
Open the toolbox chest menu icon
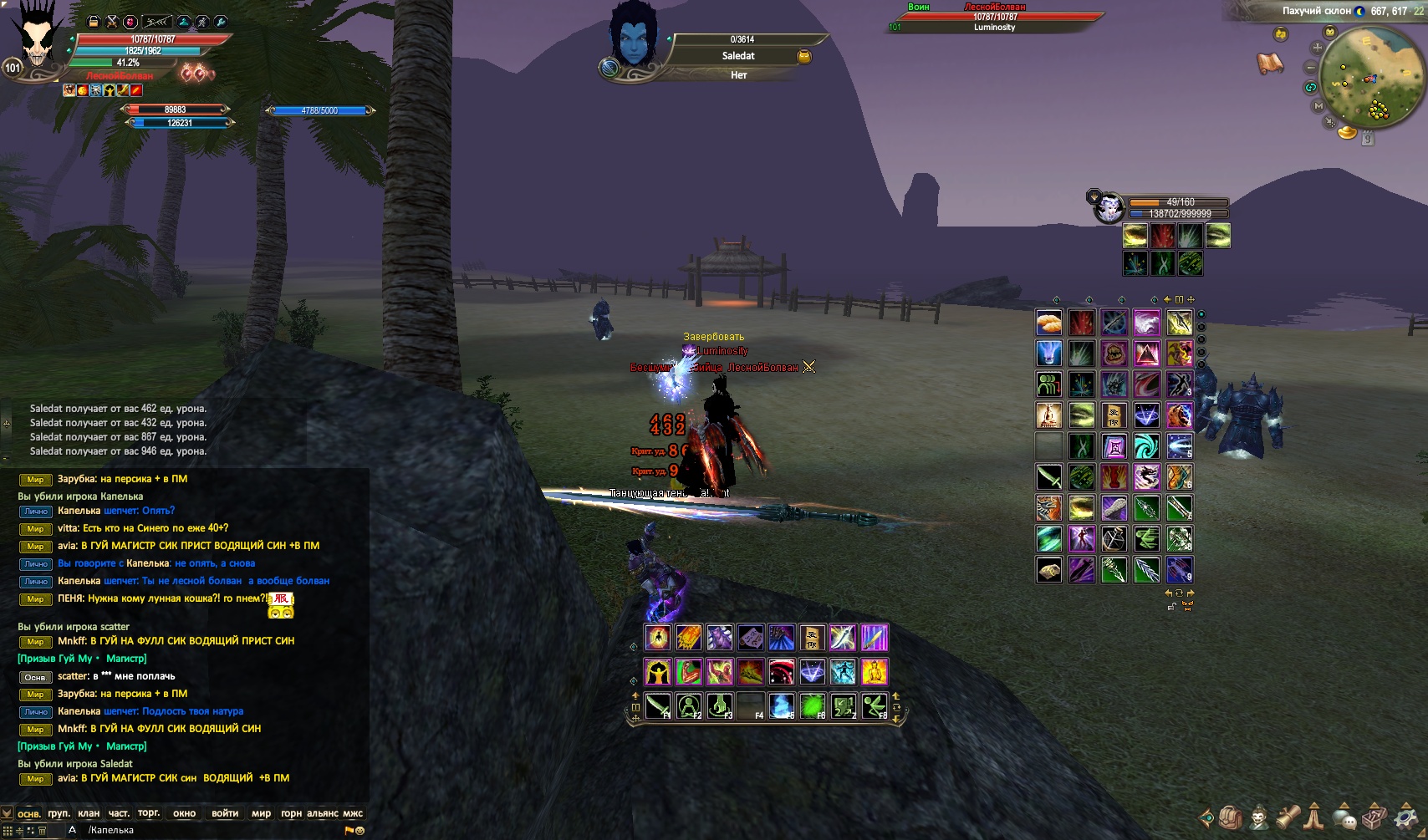point(1374,817)
